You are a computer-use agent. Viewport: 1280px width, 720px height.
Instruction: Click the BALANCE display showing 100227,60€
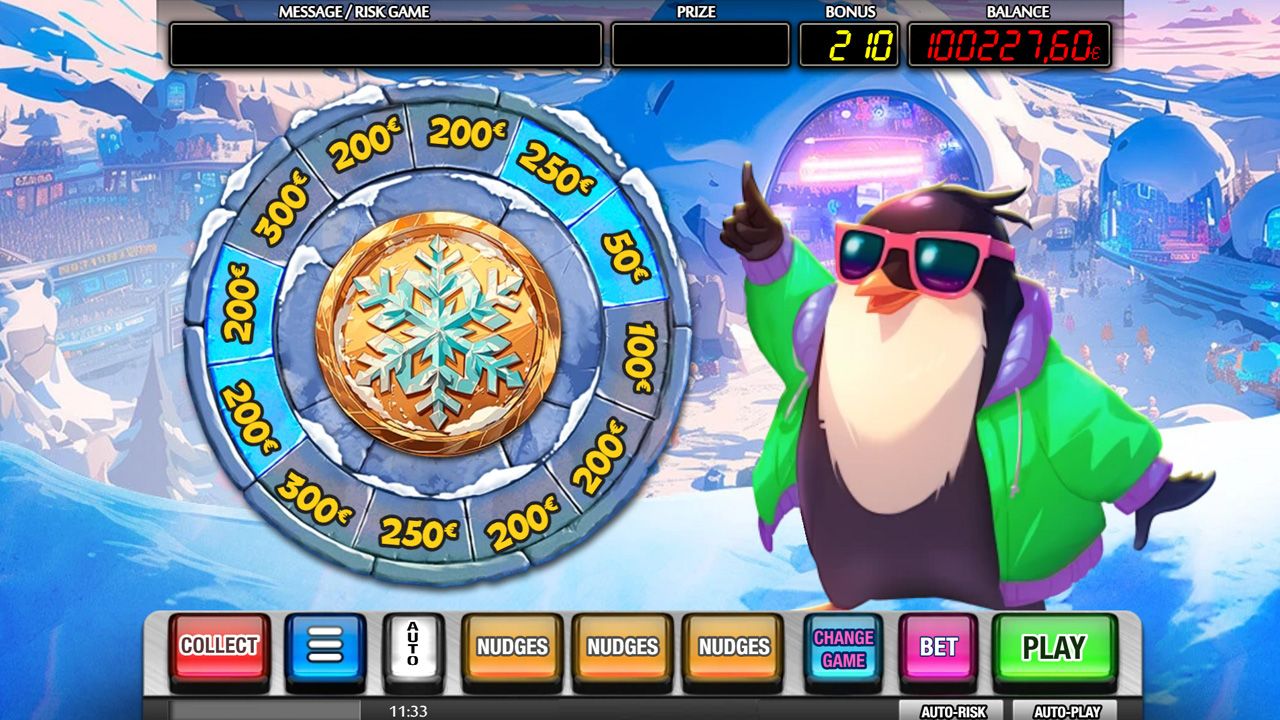1015,44
